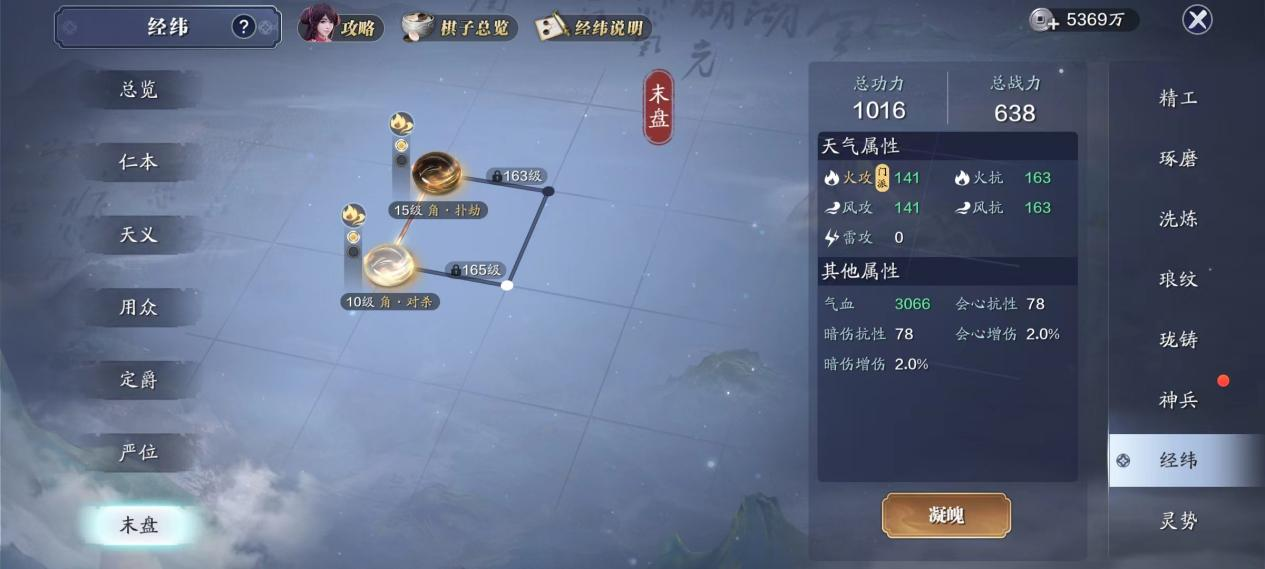Switch to the 用众 board tab
This screenshot has width=1265, height=569.
click(139, 307)
